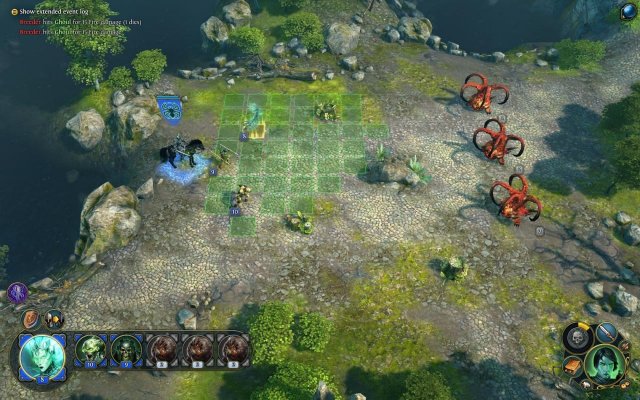
Task: Choose the shield defend action
Action: coord(32,319)
